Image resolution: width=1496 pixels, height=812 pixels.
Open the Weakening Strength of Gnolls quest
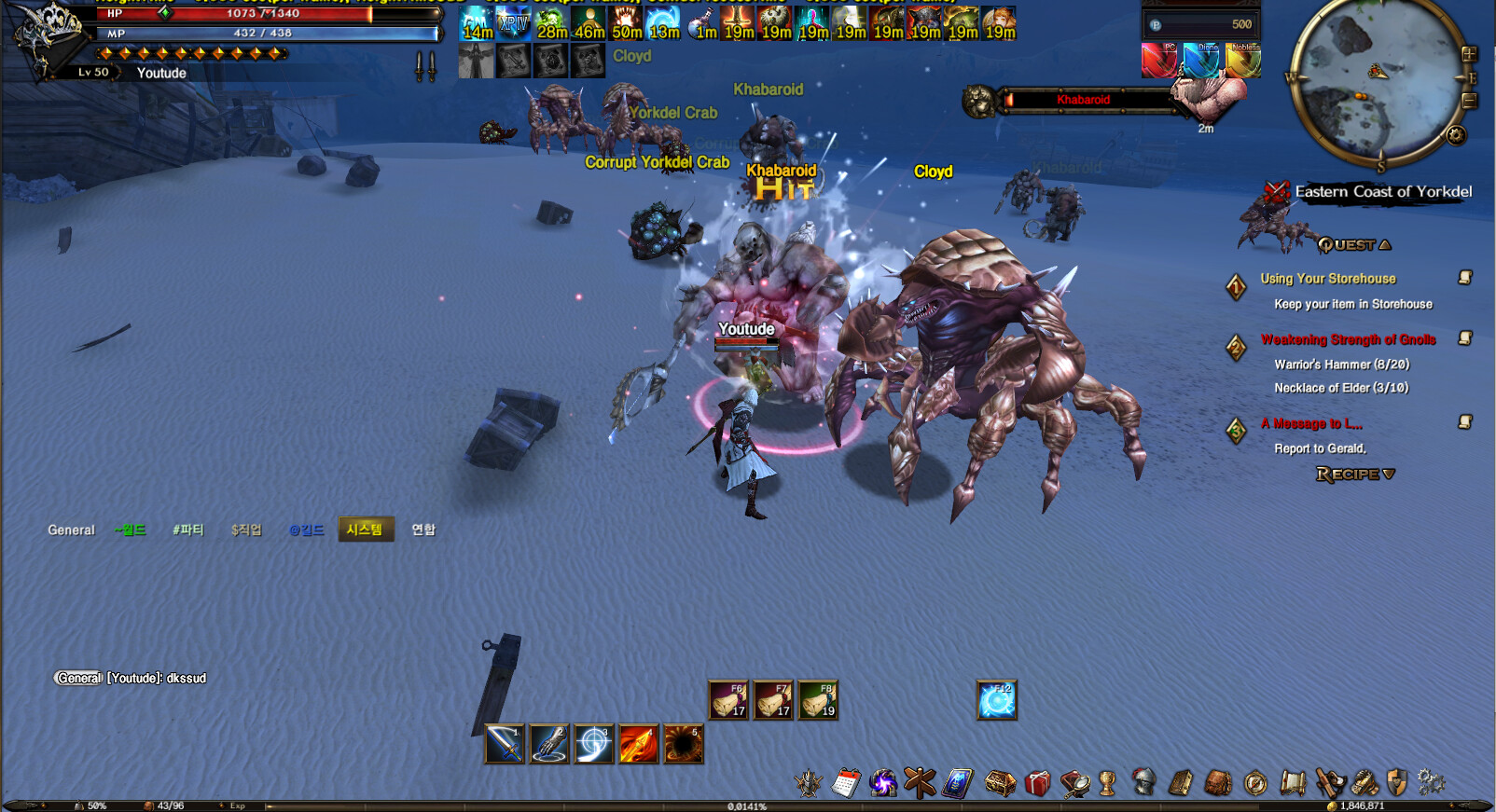click(x=1347, y=339)
